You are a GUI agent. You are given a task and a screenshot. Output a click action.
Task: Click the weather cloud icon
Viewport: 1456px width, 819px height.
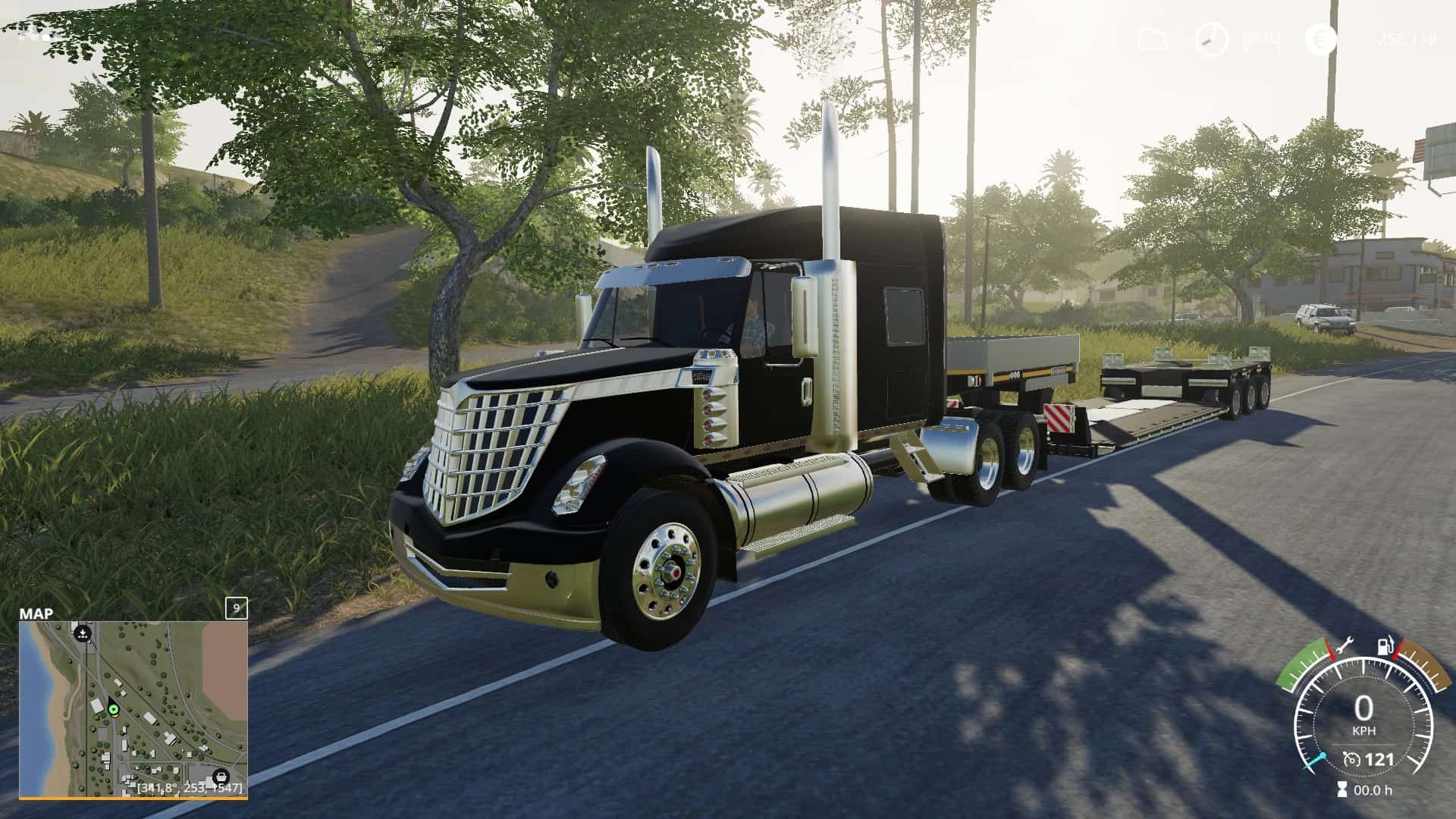[x=1151, y=39]
